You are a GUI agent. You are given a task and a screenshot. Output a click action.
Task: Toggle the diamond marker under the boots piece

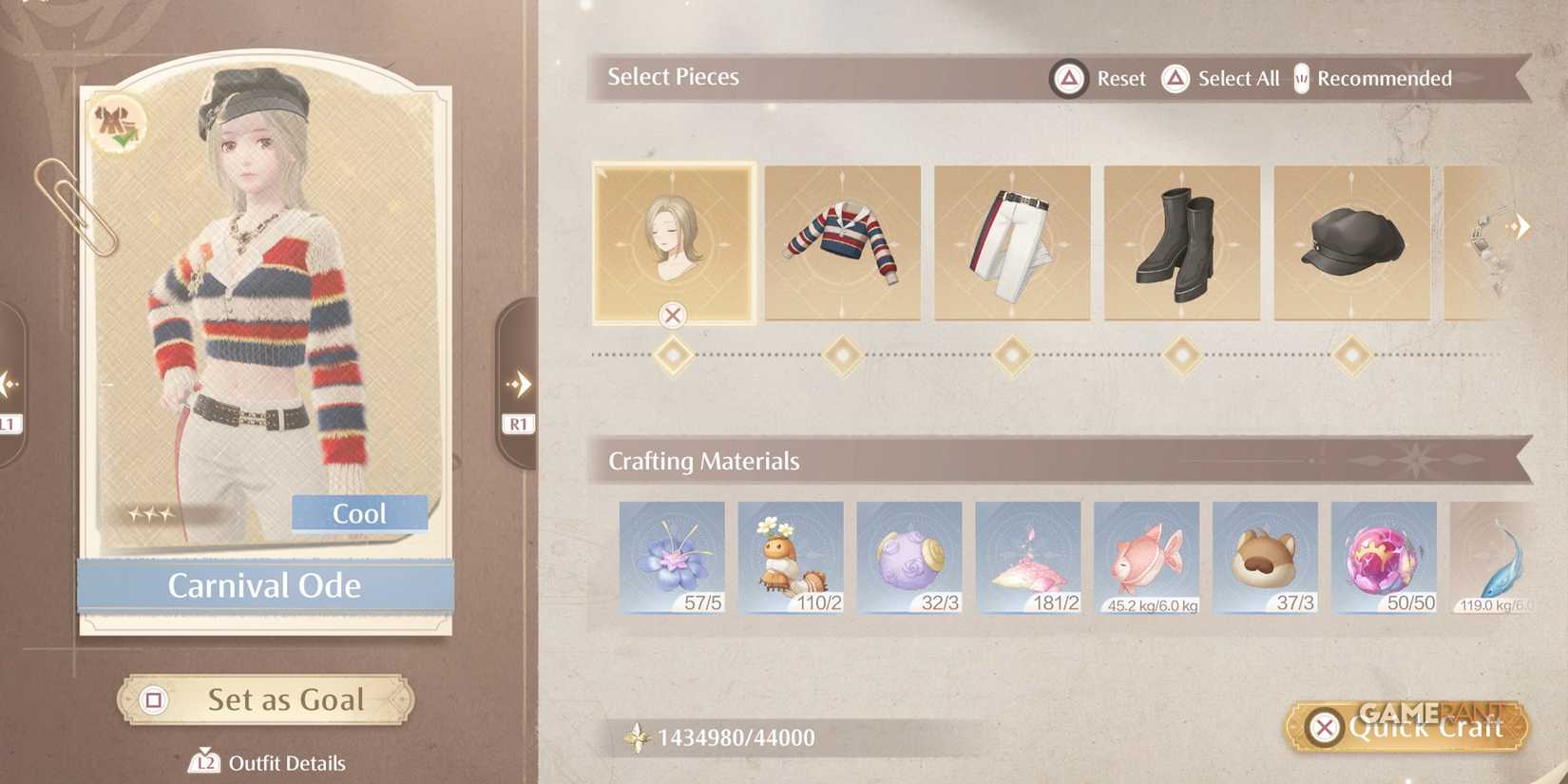[x=1181, y=354]
